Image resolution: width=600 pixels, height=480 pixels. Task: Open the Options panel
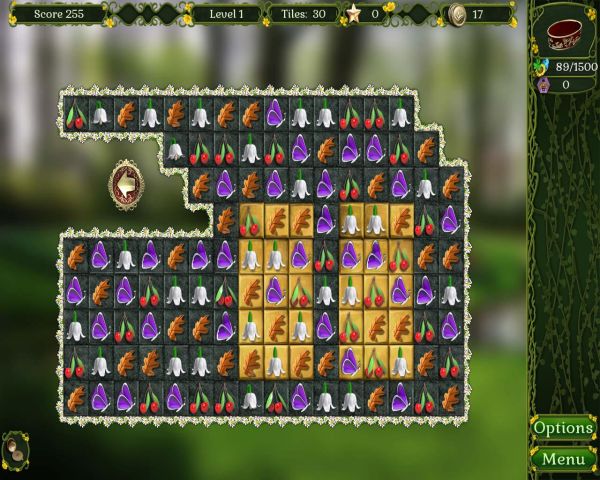[x=563, y=428]
